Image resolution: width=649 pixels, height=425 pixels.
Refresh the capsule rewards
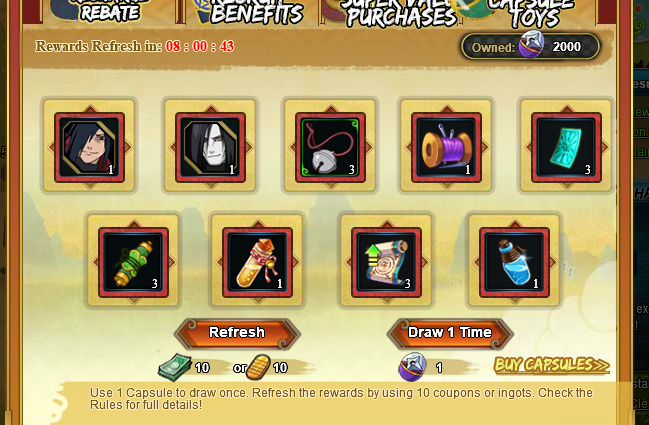pyautogui.click(x=237, y=333)
